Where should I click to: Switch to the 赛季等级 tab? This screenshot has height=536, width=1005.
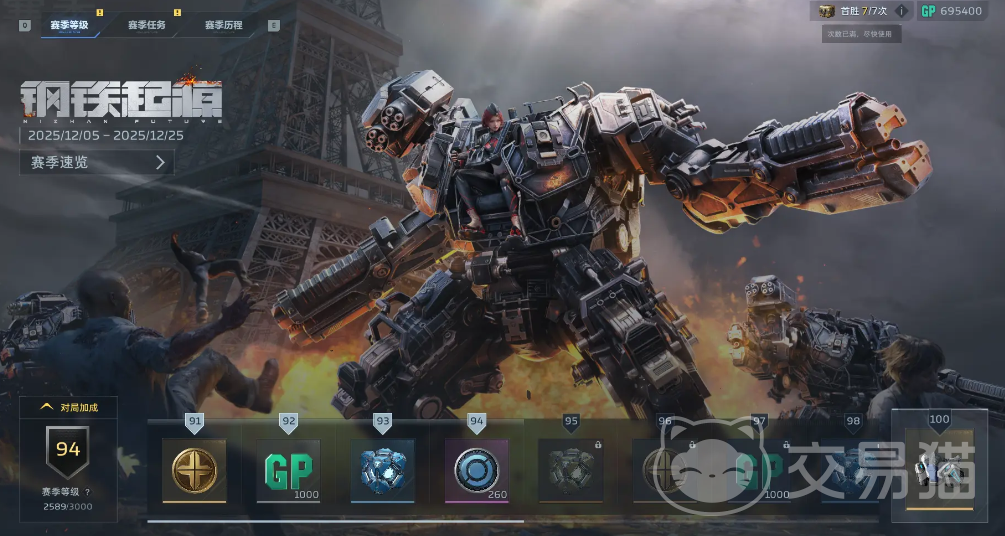pos(70,25)
